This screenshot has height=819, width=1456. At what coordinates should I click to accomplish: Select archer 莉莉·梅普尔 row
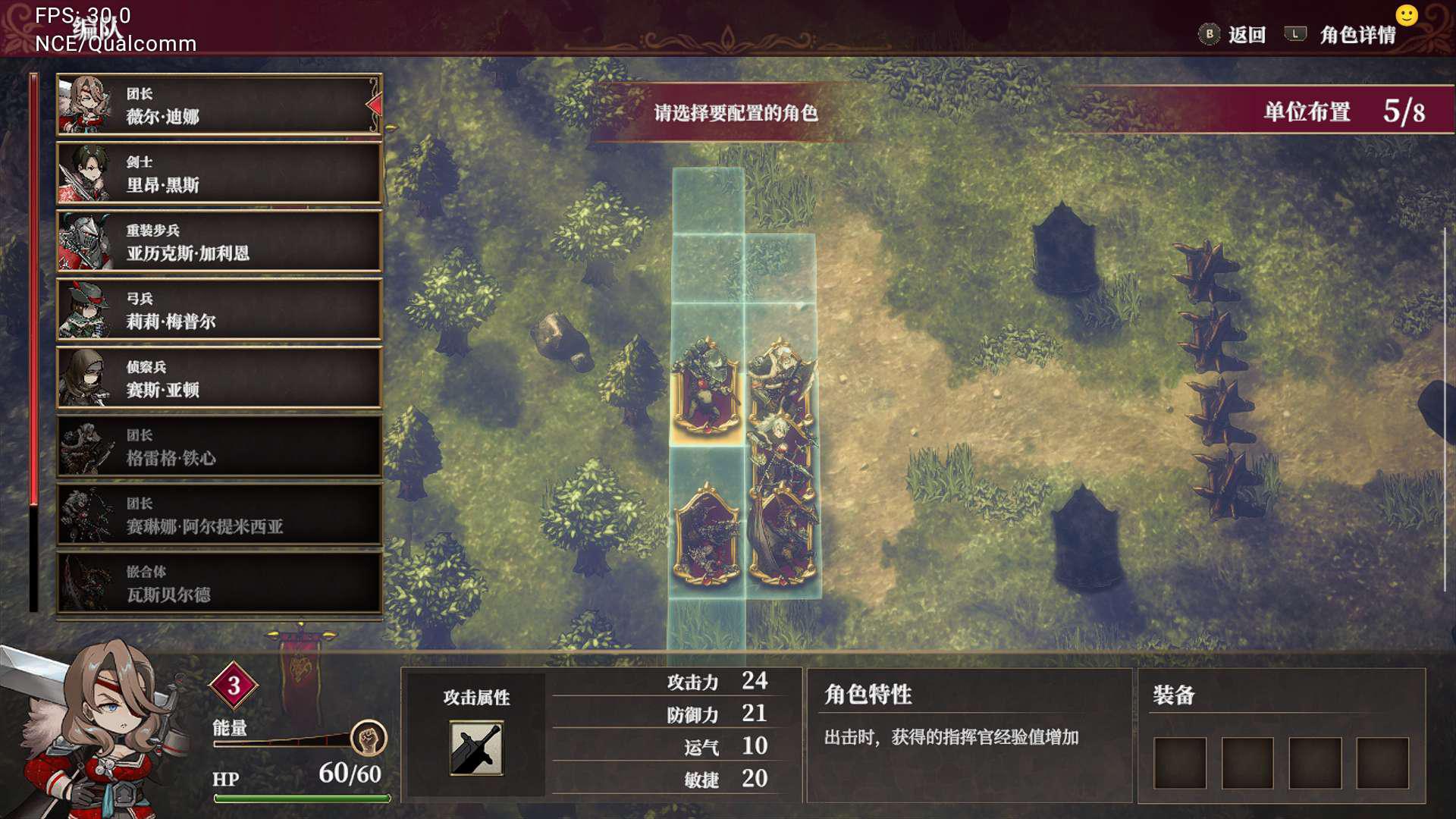click(218, 310)
